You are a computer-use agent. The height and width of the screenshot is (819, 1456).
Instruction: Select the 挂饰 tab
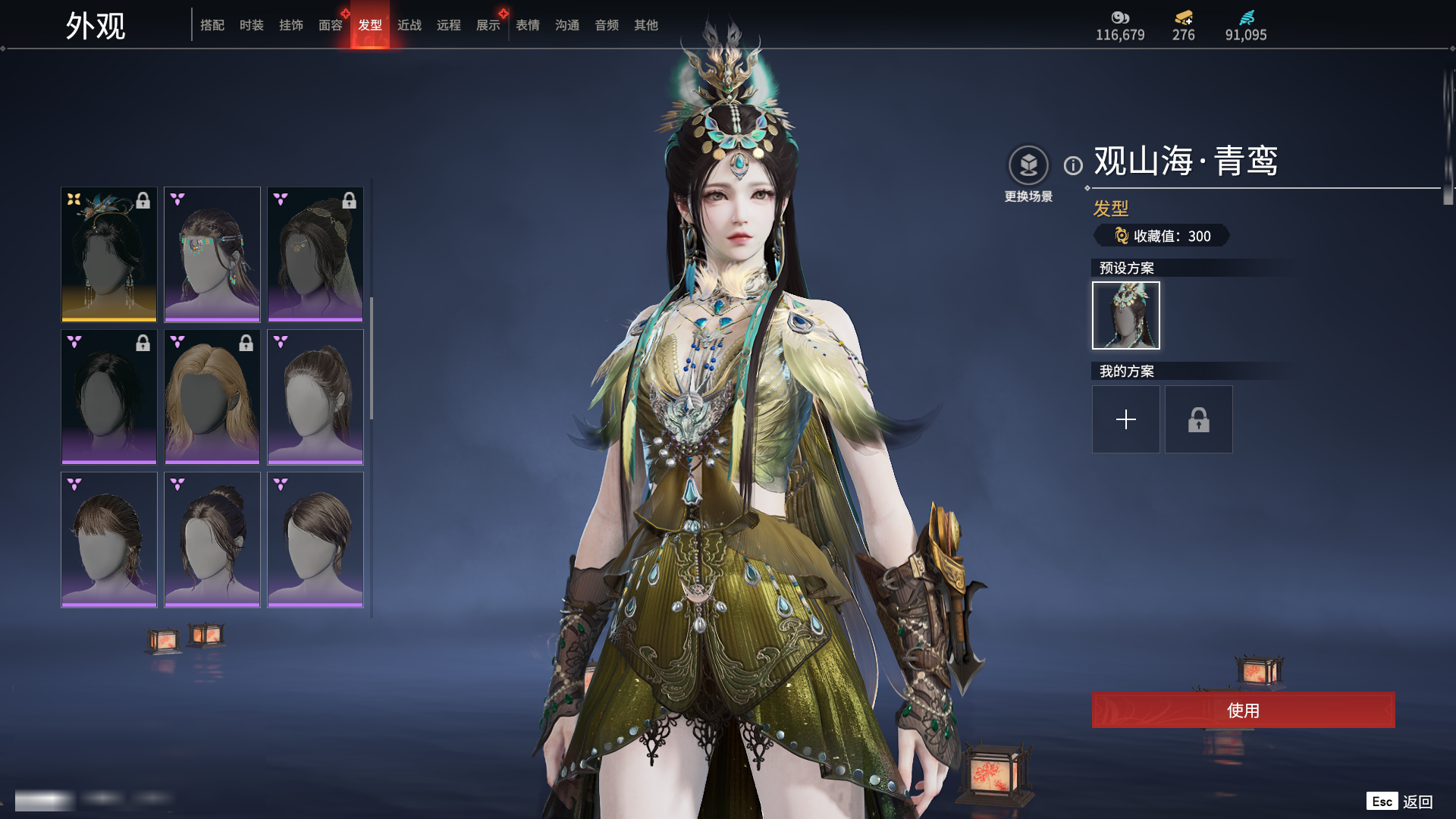291,25
